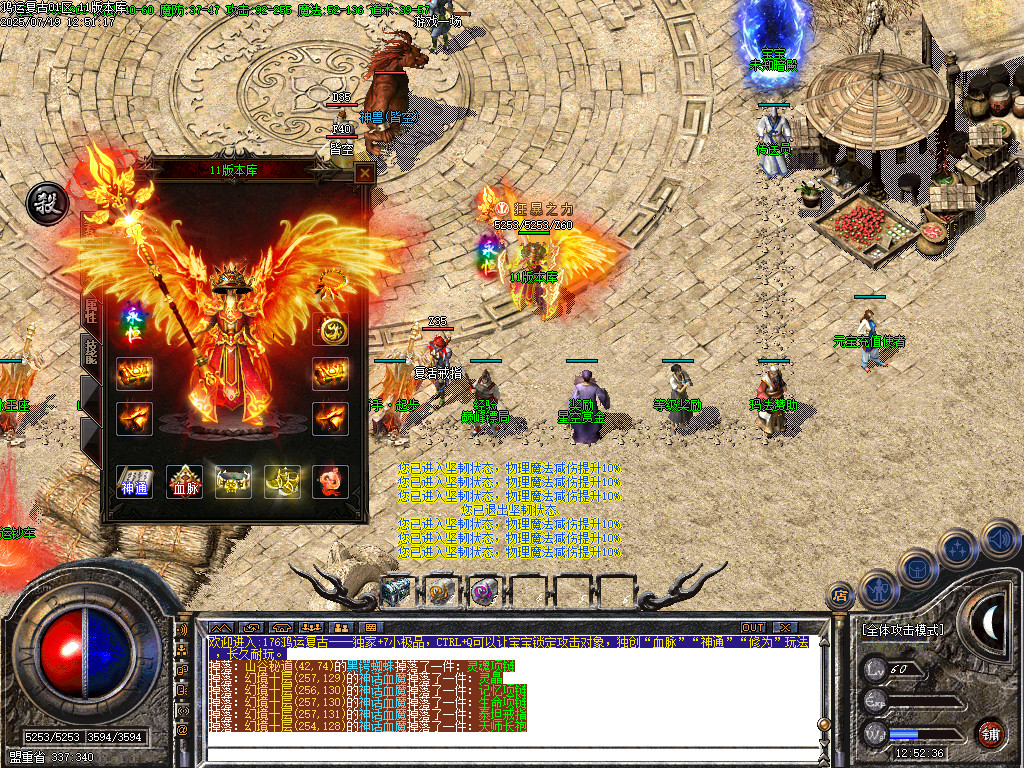Select the golden belt equipment slot

[x=233, y=482]
